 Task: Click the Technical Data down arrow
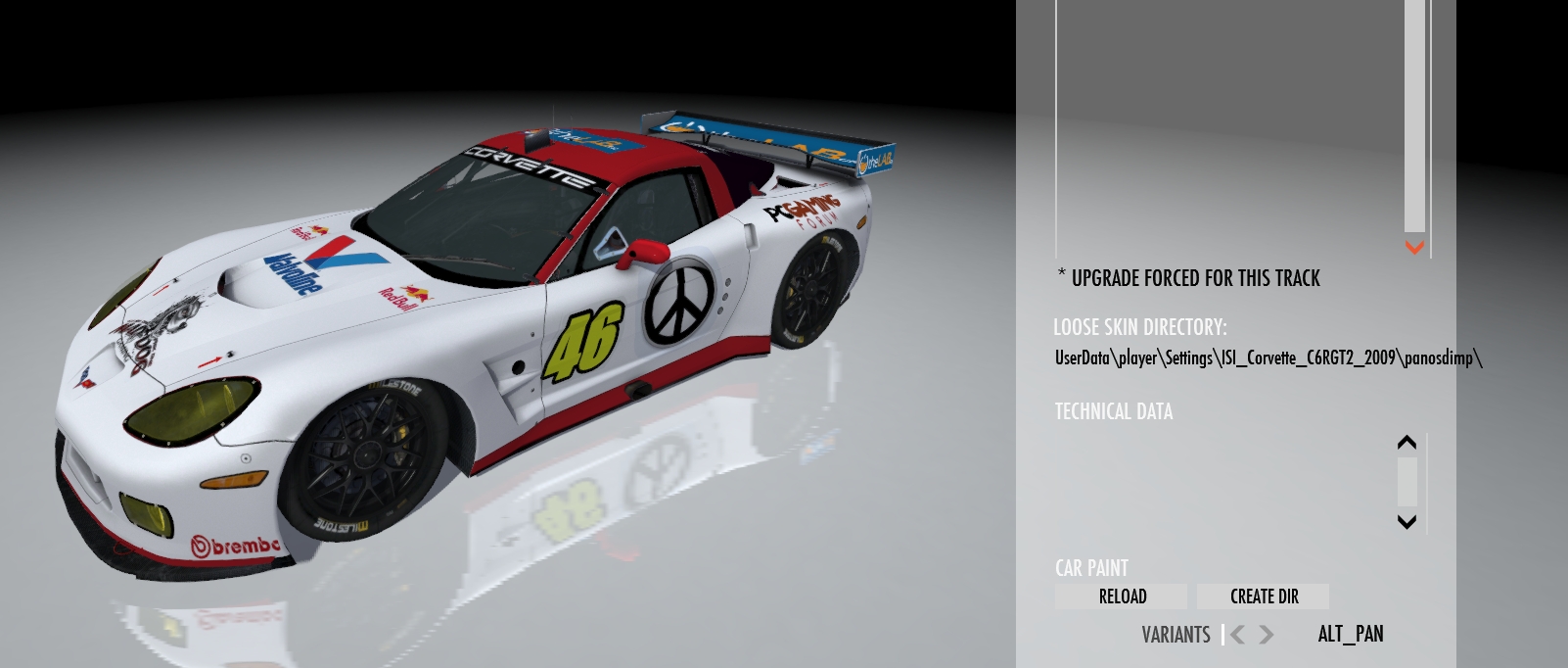[x=1407, y=521]
